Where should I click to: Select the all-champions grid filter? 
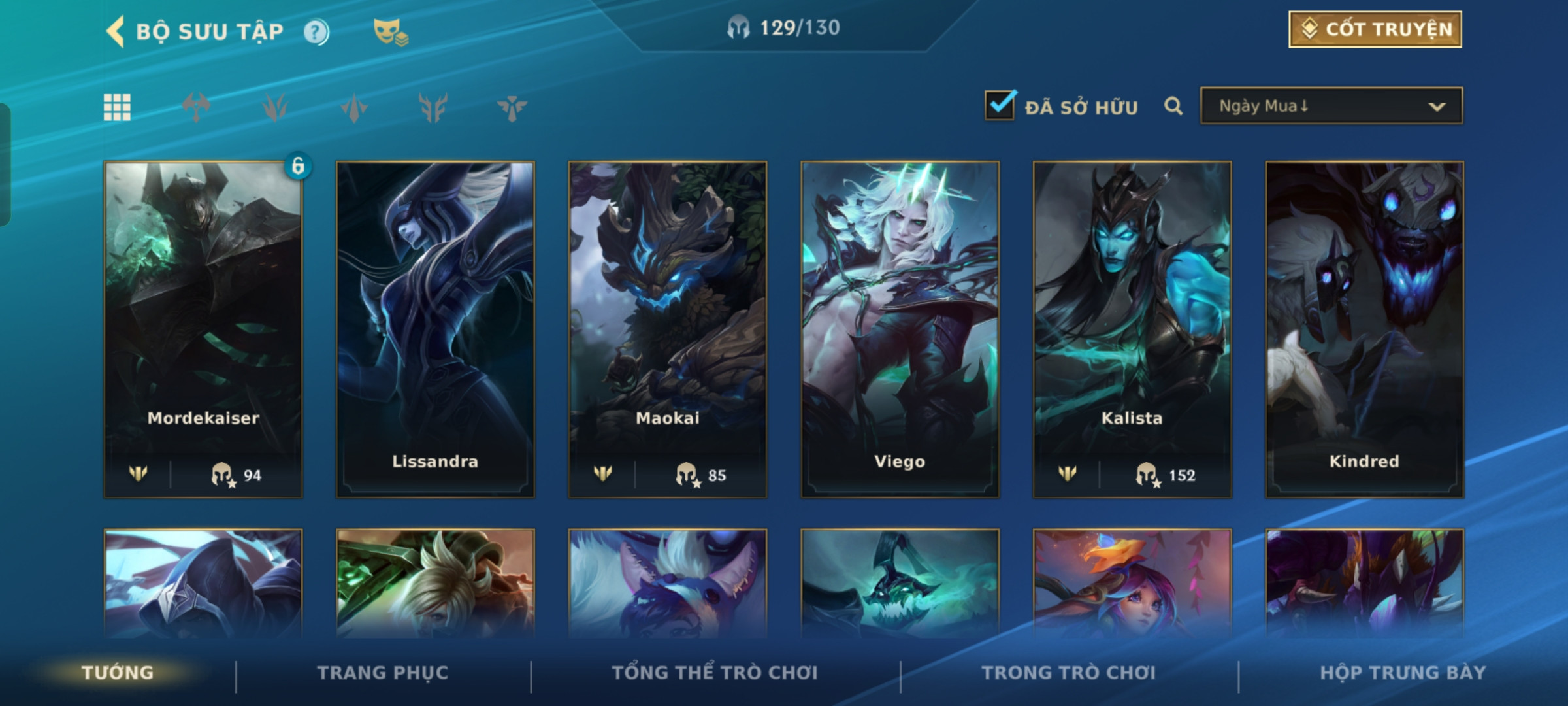point(117,107)
